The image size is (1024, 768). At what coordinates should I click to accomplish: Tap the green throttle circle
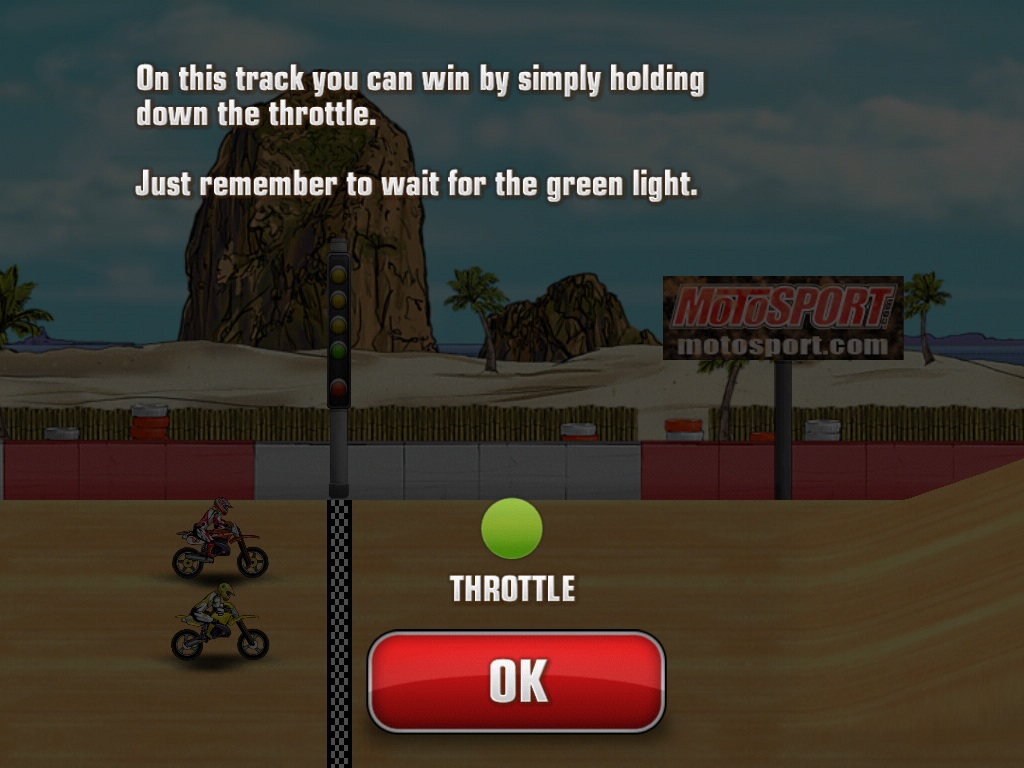512,528
